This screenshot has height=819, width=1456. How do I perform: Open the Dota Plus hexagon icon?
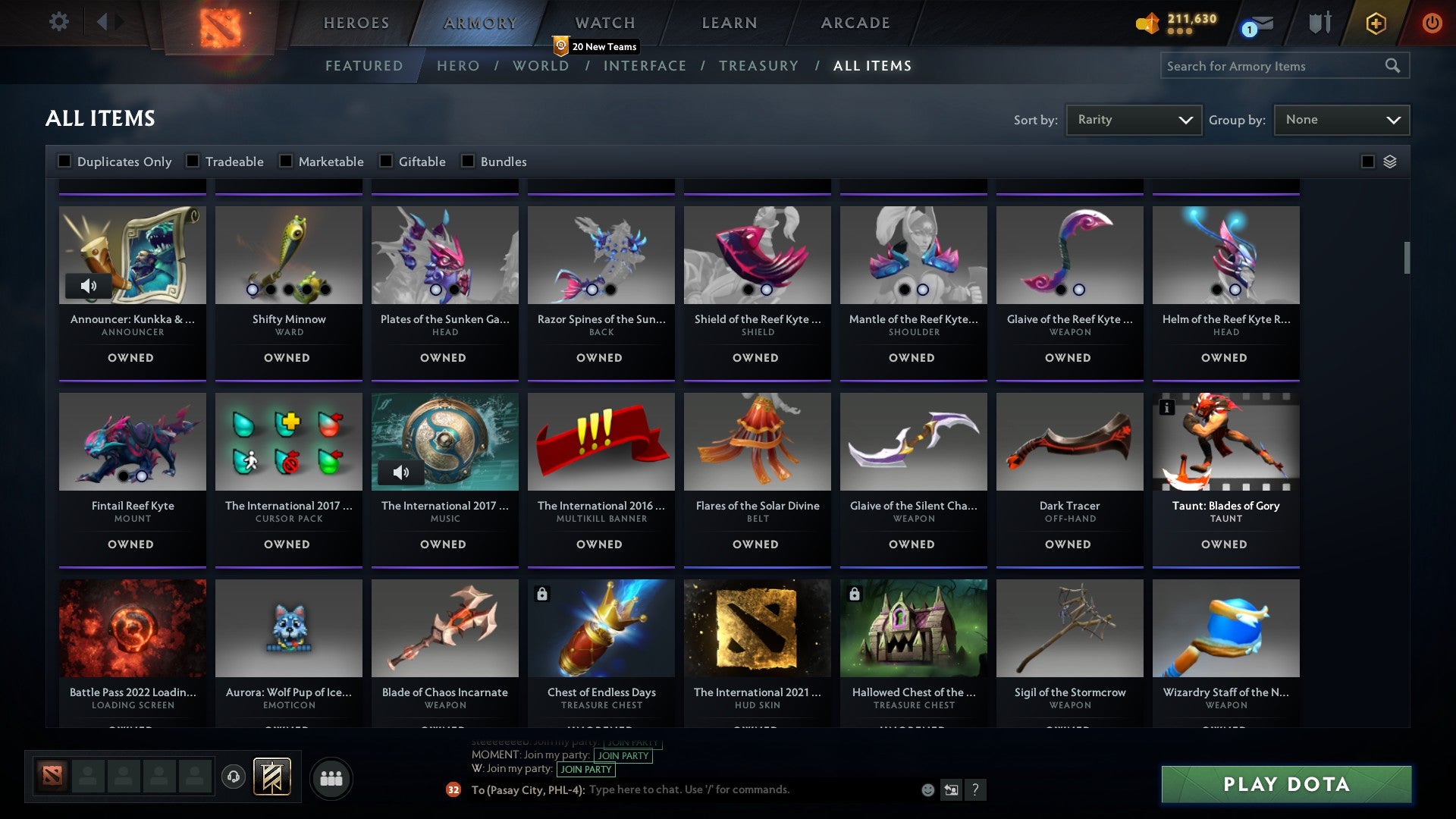(x=1376, y=23)
